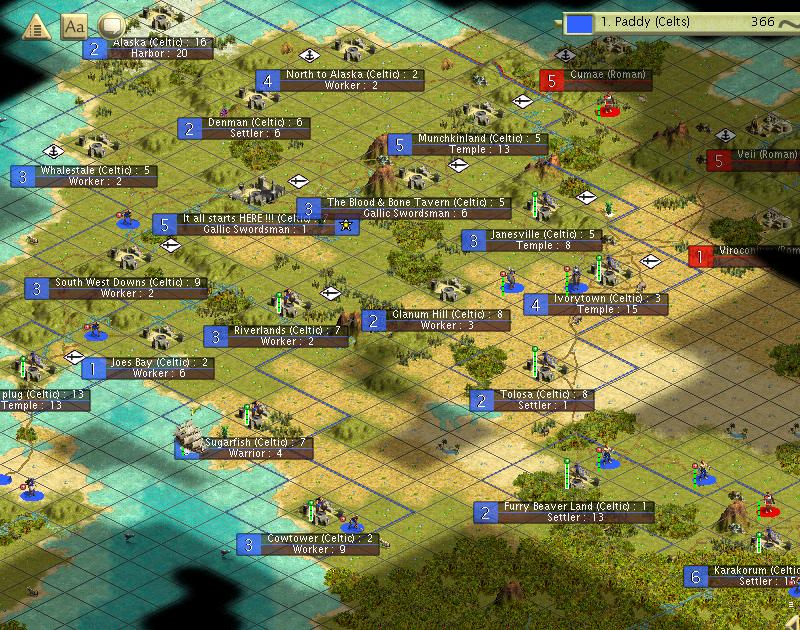Click the round speech-bubble advisor button
Screen dimensions: 800x630
[x=111, y=27]
